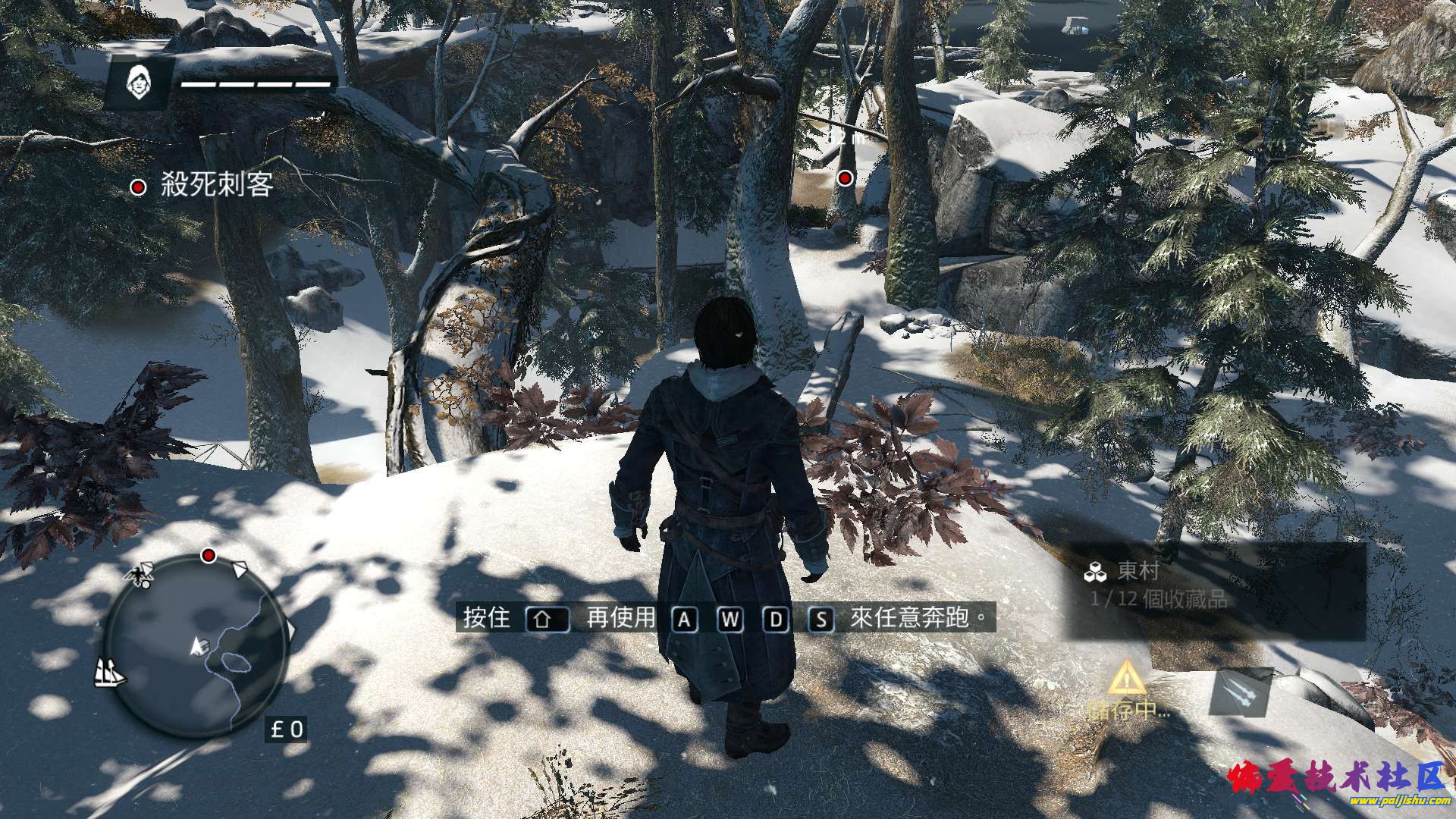The width and height of the screenshot is (1456, 819).
Task: Click the circular minimap
Action: (x=196, y=646)
